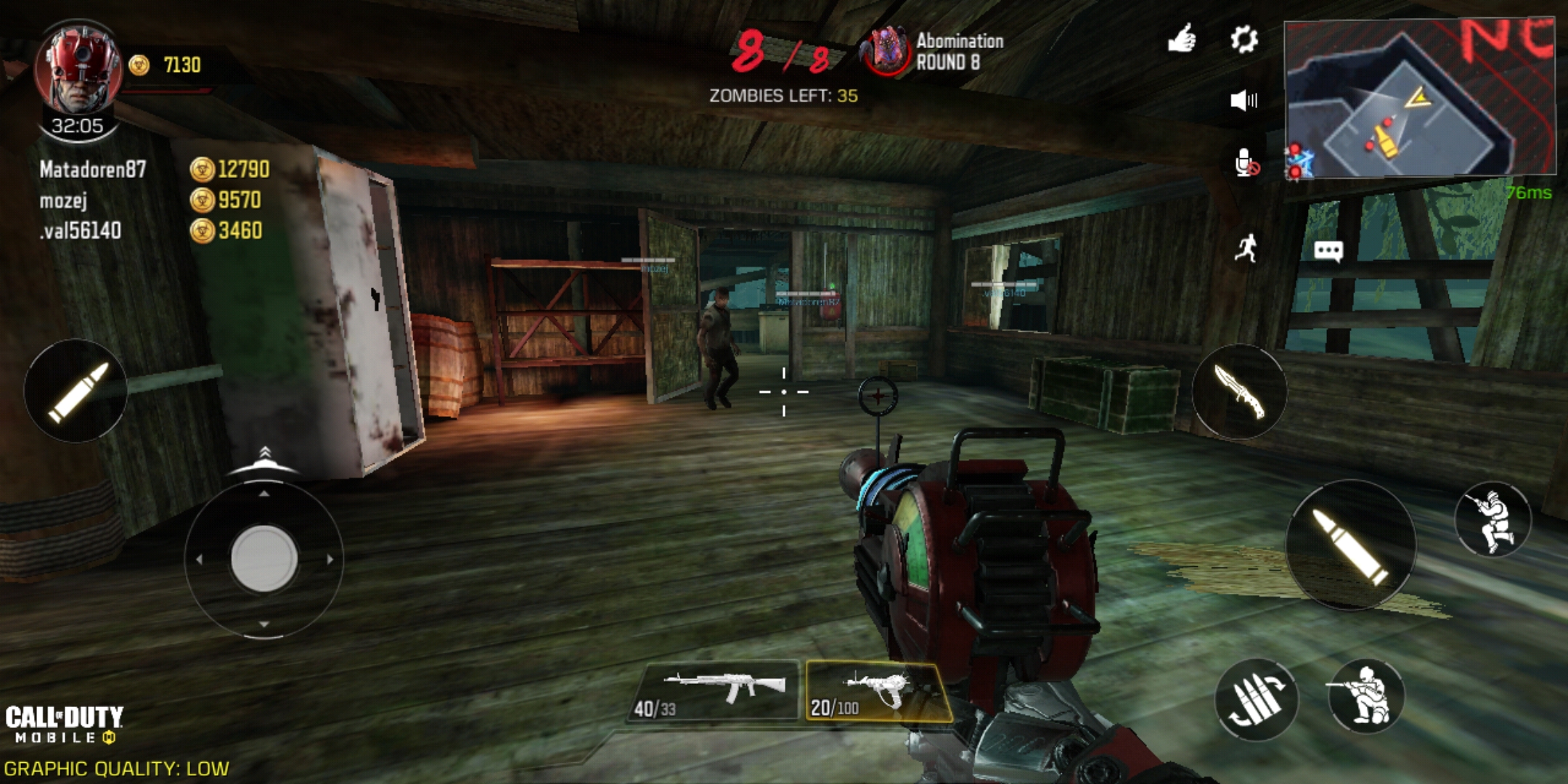The image size is (1568, 784).
Task: Reload with the bullets reload button
Action: tap(1256, 699)
